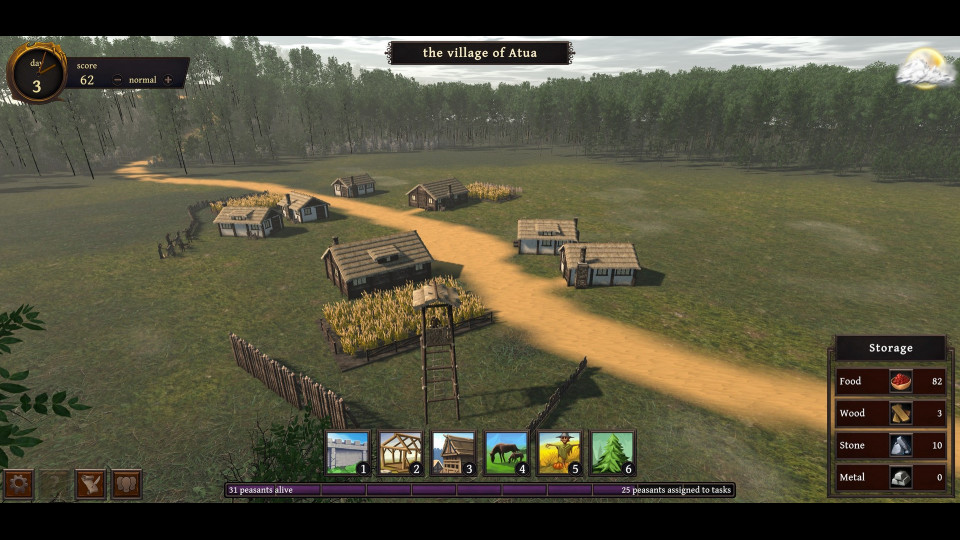Click the Wood row in Storage
960x540 pixels.
[x=891, y=413]
